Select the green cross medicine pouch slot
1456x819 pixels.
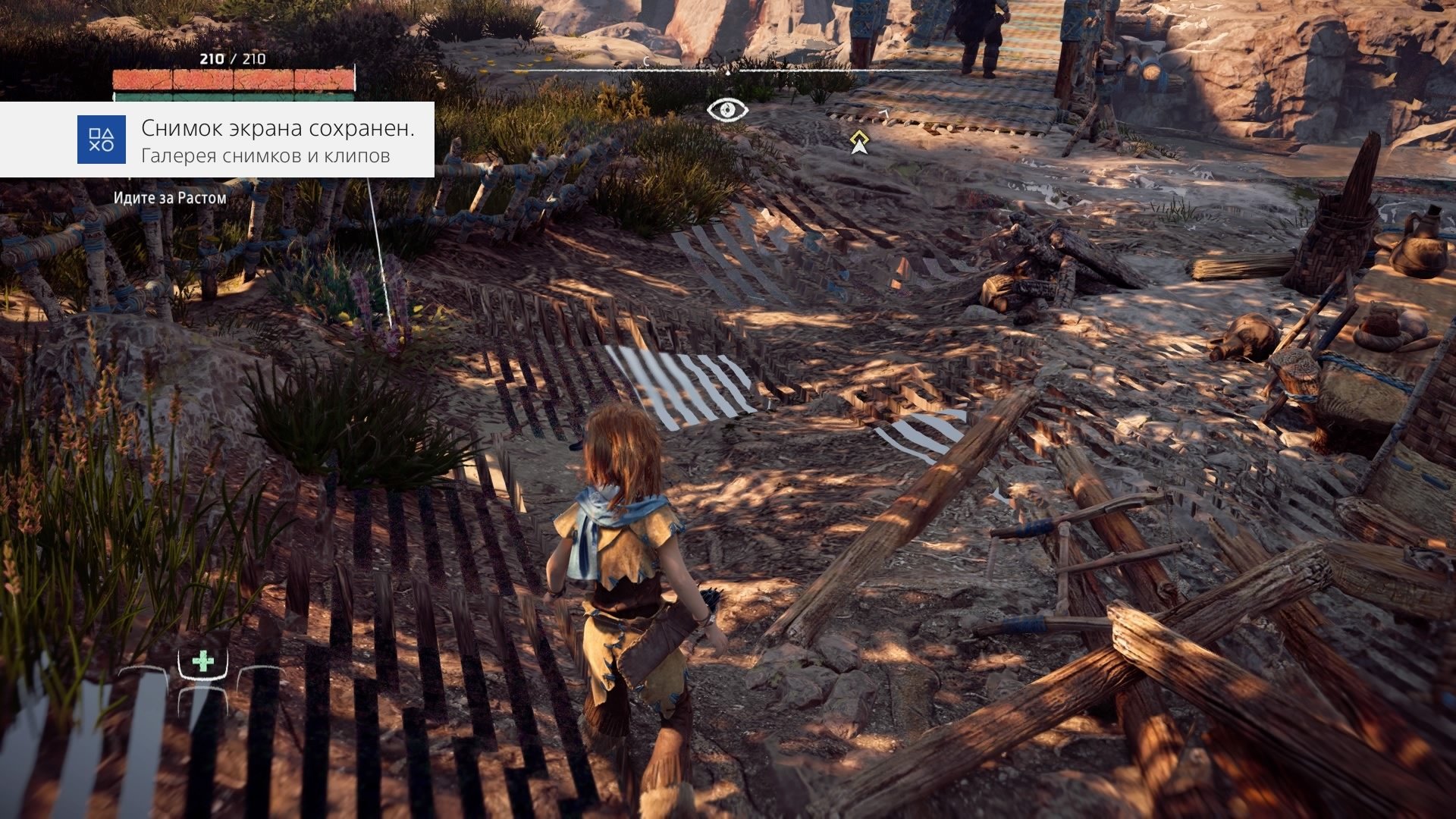(x=202, y=662)
